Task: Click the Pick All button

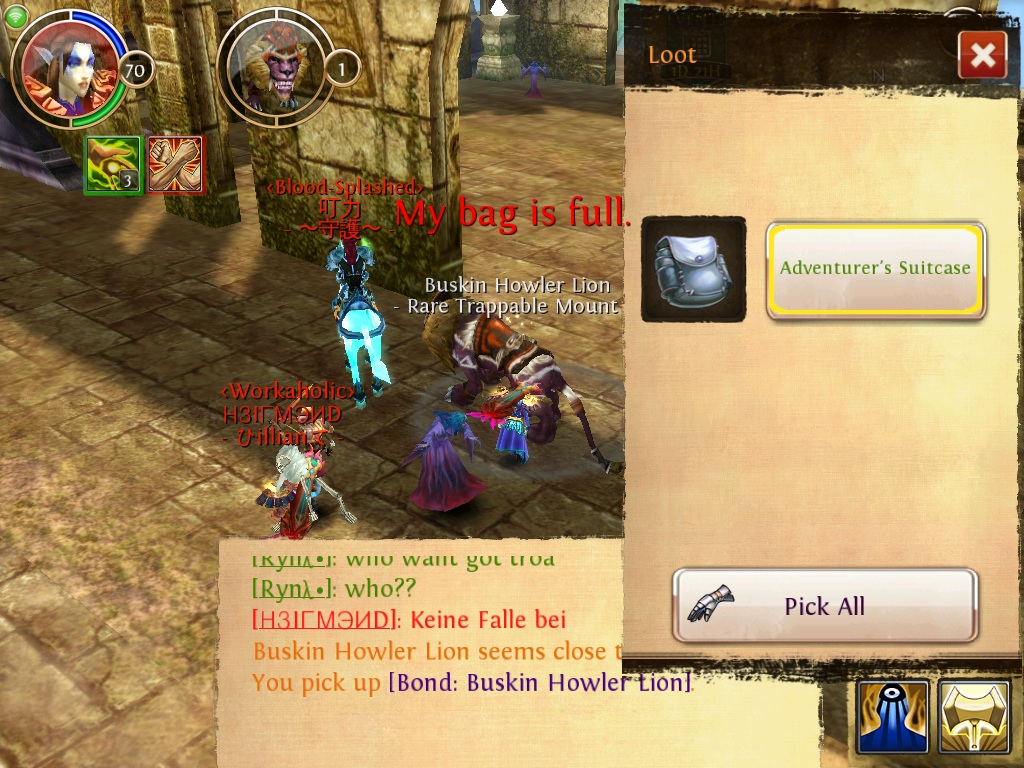Action: pos(825,606)
